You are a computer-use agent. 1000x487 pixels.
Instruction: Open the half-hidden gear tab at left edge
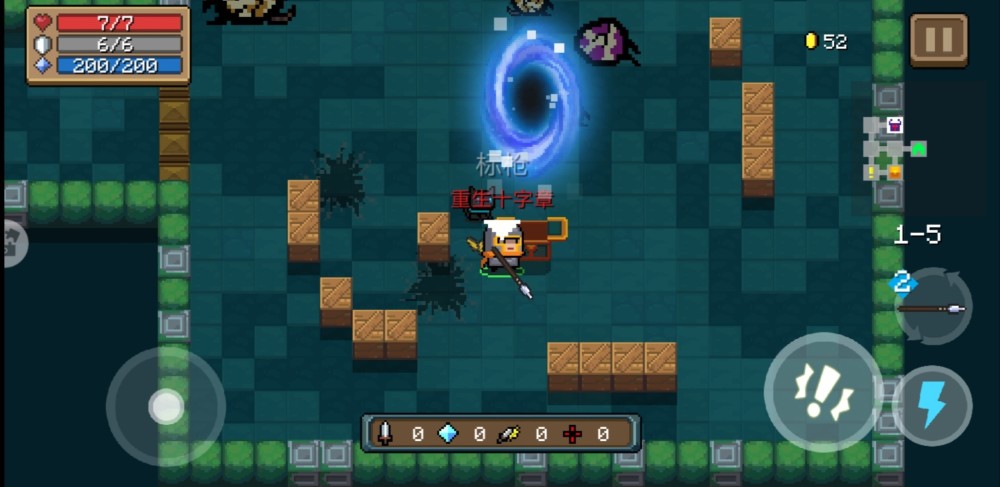(12, 243)
